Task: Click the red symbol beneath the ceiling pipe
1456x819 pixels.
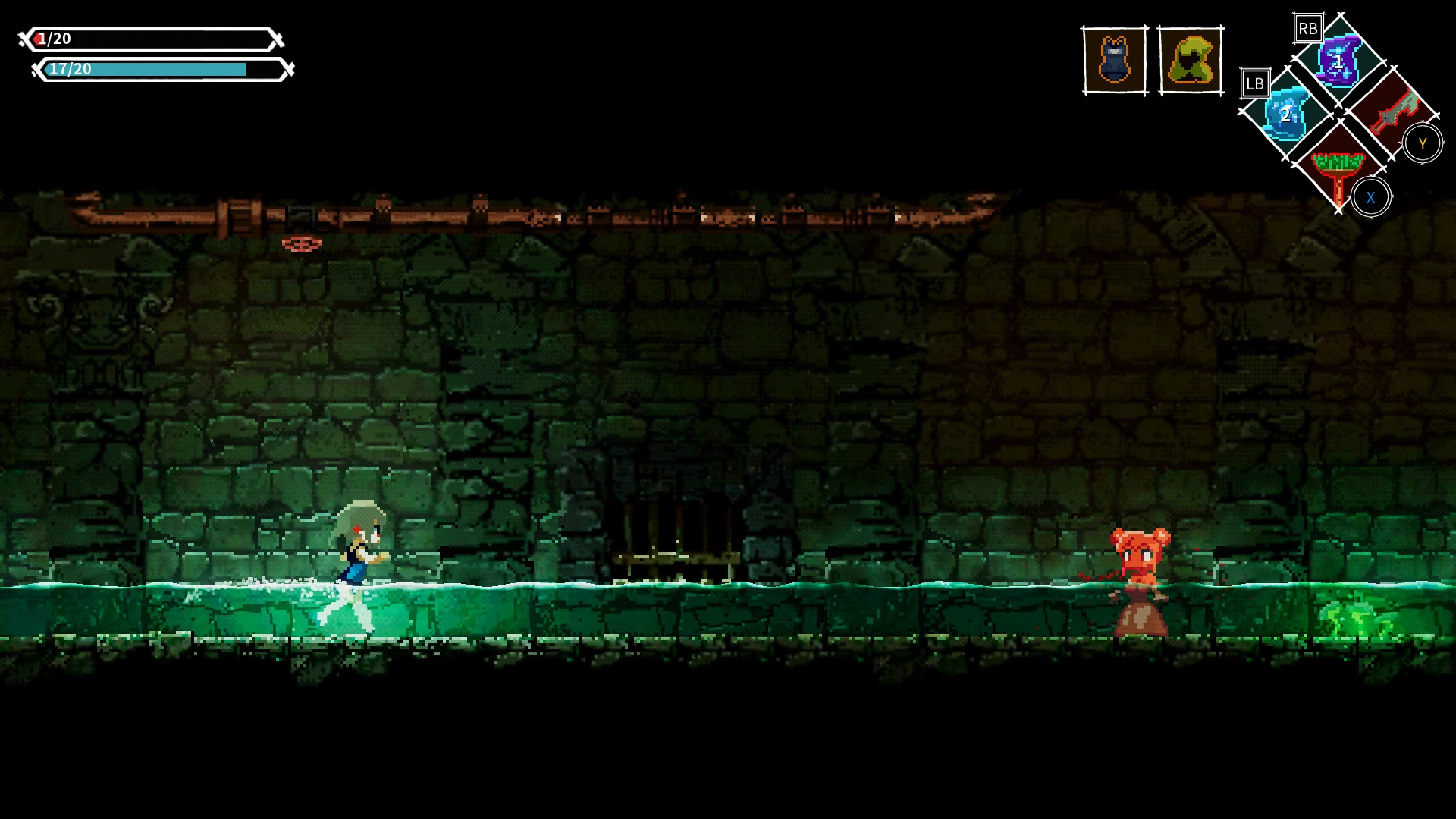Action: tap(301, 244)
